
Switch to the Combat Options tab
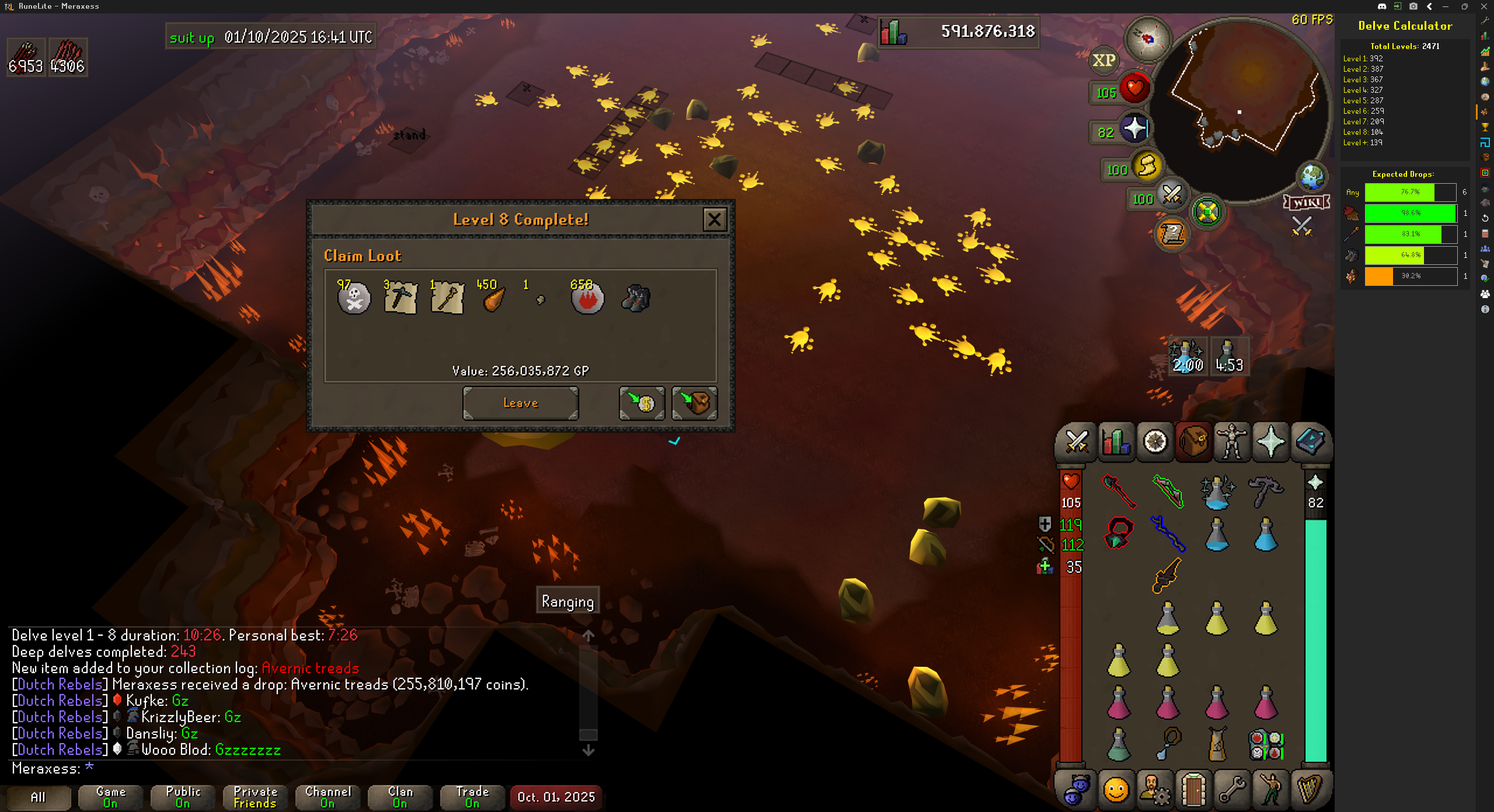click(1077, 442)
